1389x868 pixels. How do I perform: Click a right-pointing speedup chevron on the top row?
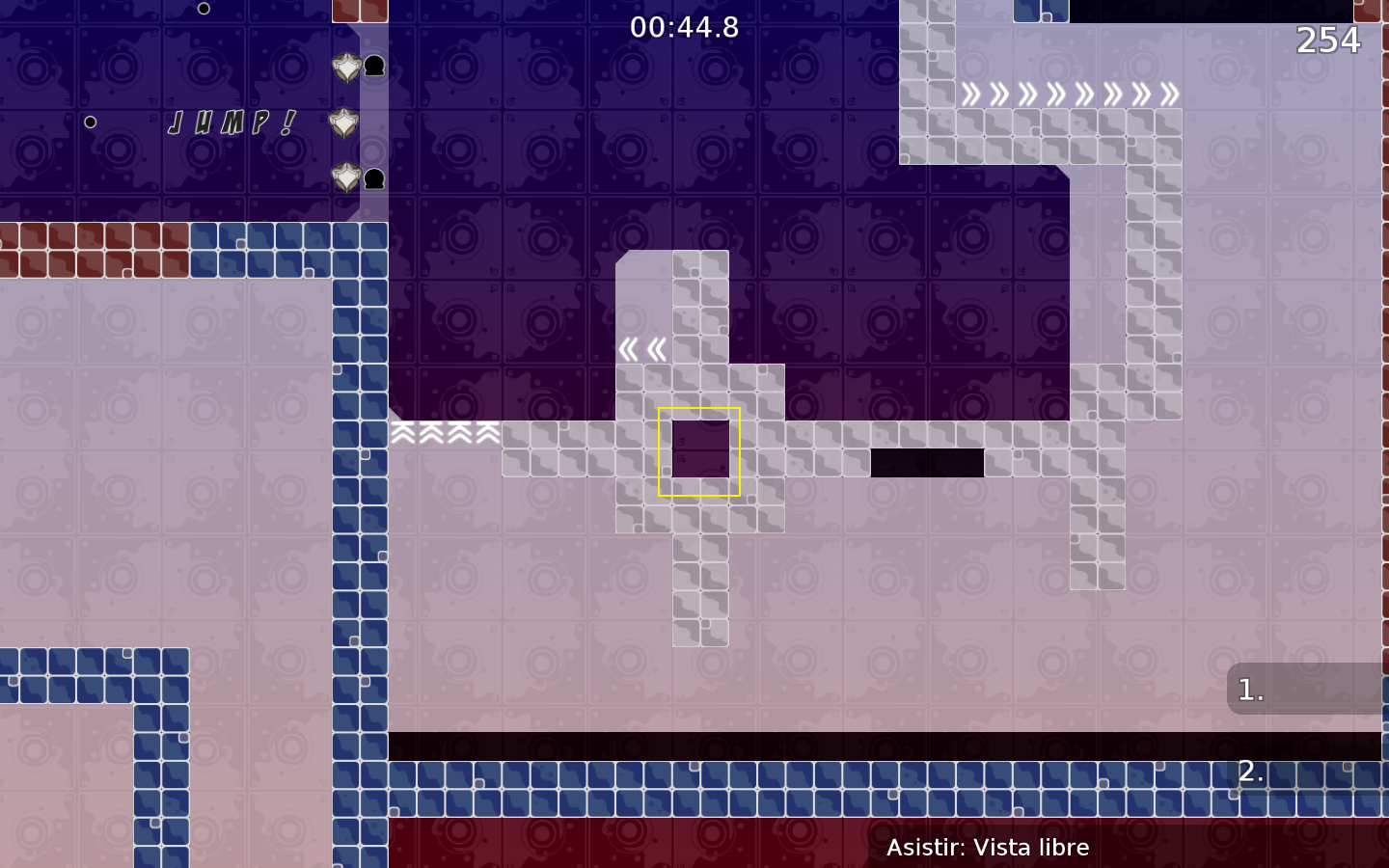1058,94
